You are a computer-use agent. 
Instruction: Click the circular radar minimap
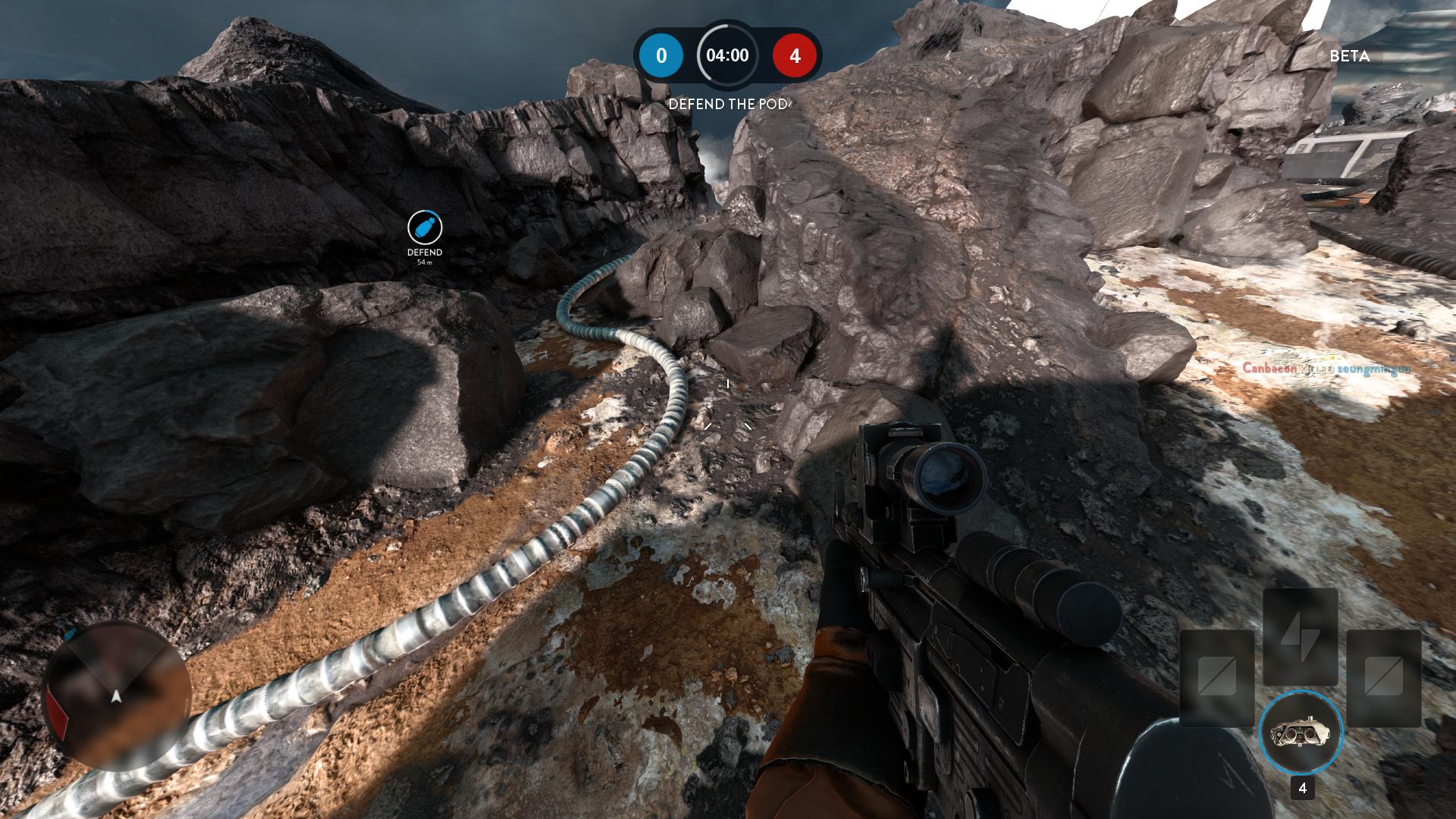116,695
